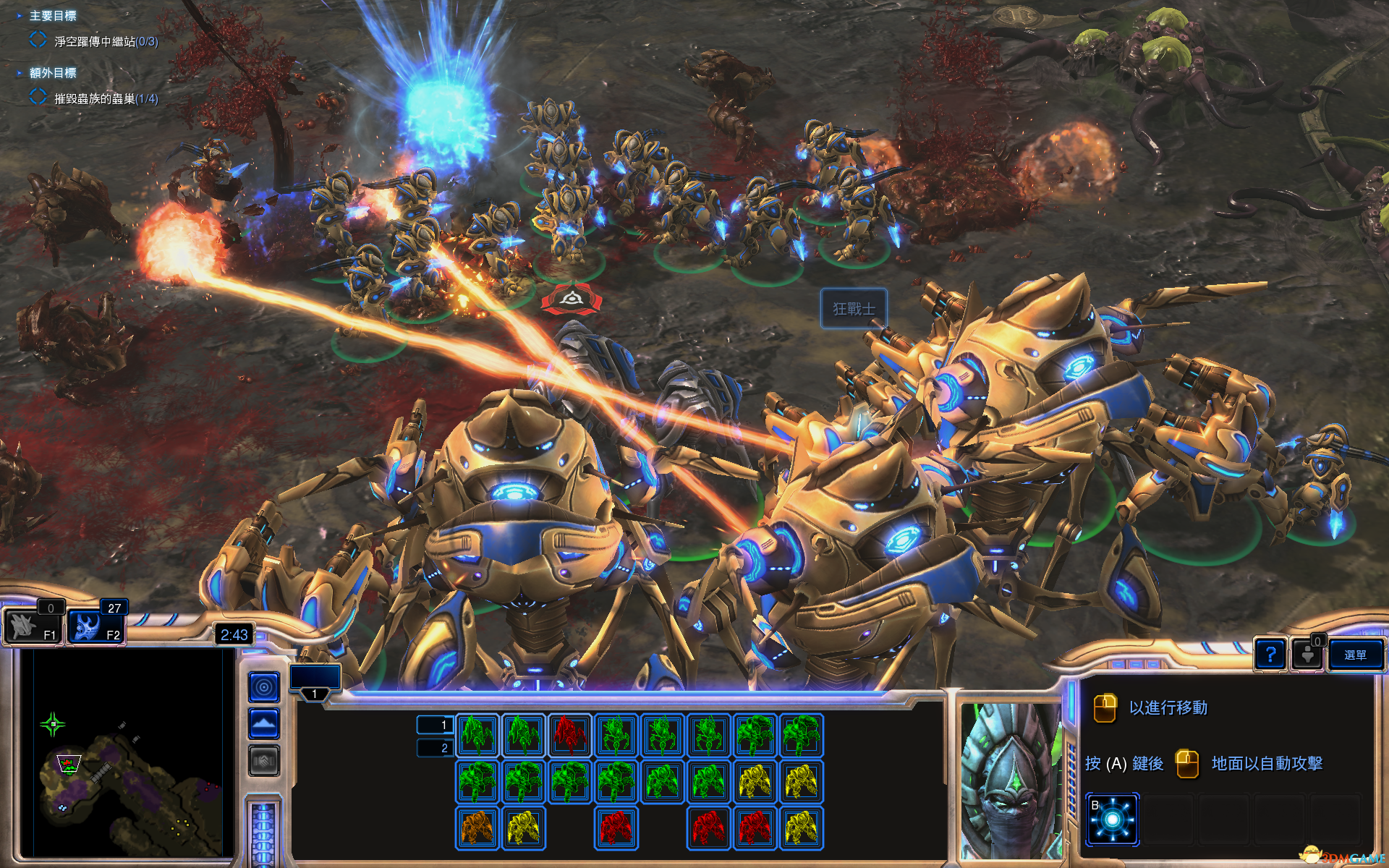
Task: Collapse the 主要目標 objectives section
Action: (x=19, y=15)
